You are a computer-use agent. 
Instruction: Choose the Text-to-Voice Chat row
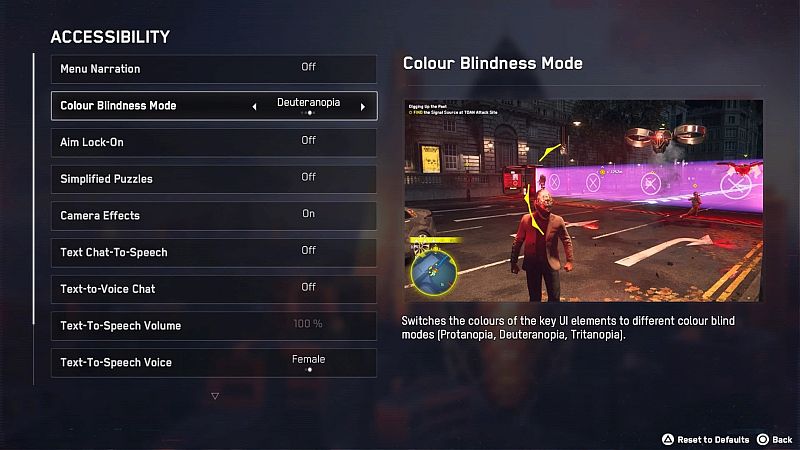(x=213, y=289)
